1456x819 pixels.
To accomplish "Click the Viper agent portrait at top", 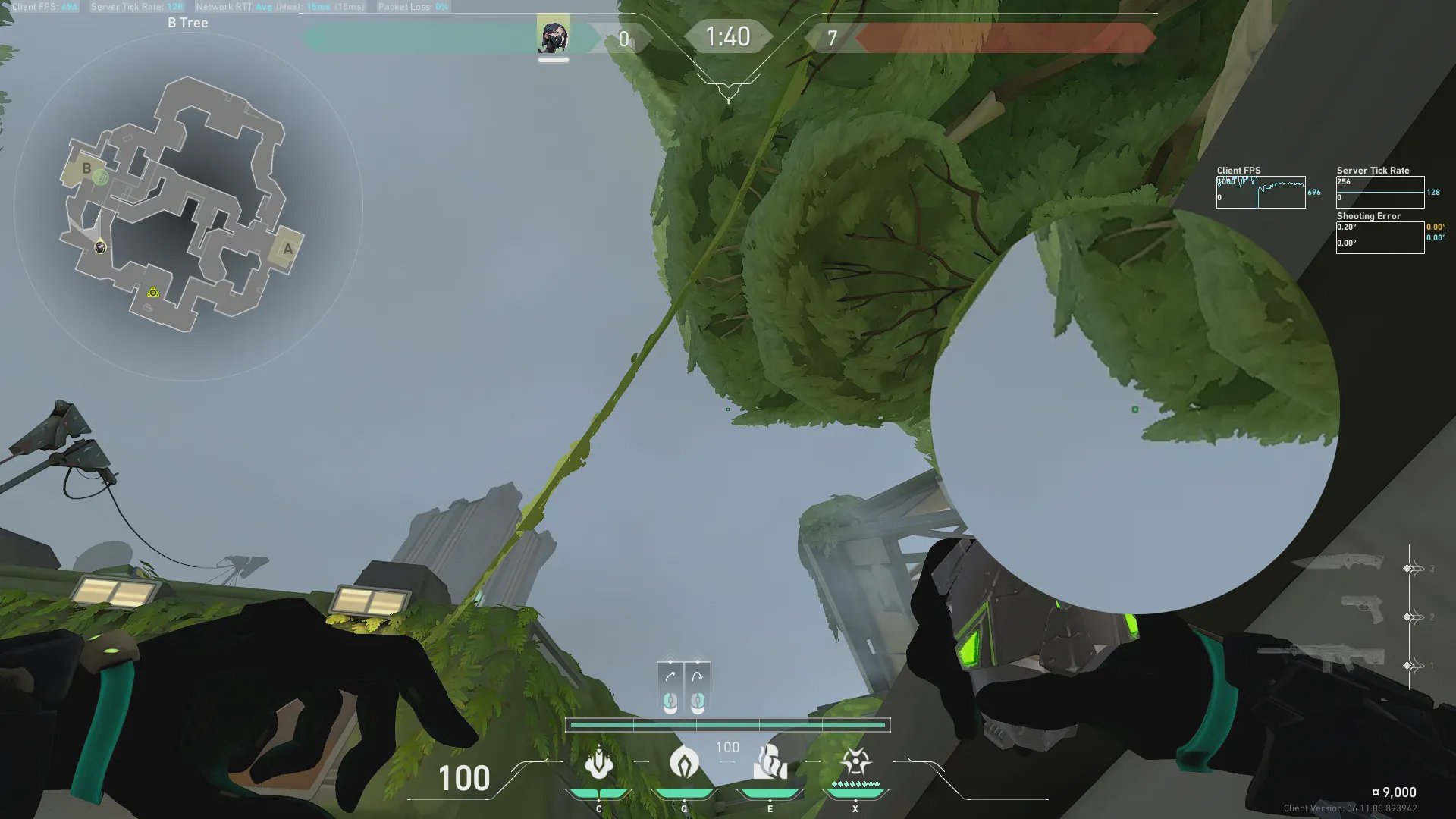I will pos(553,36).
